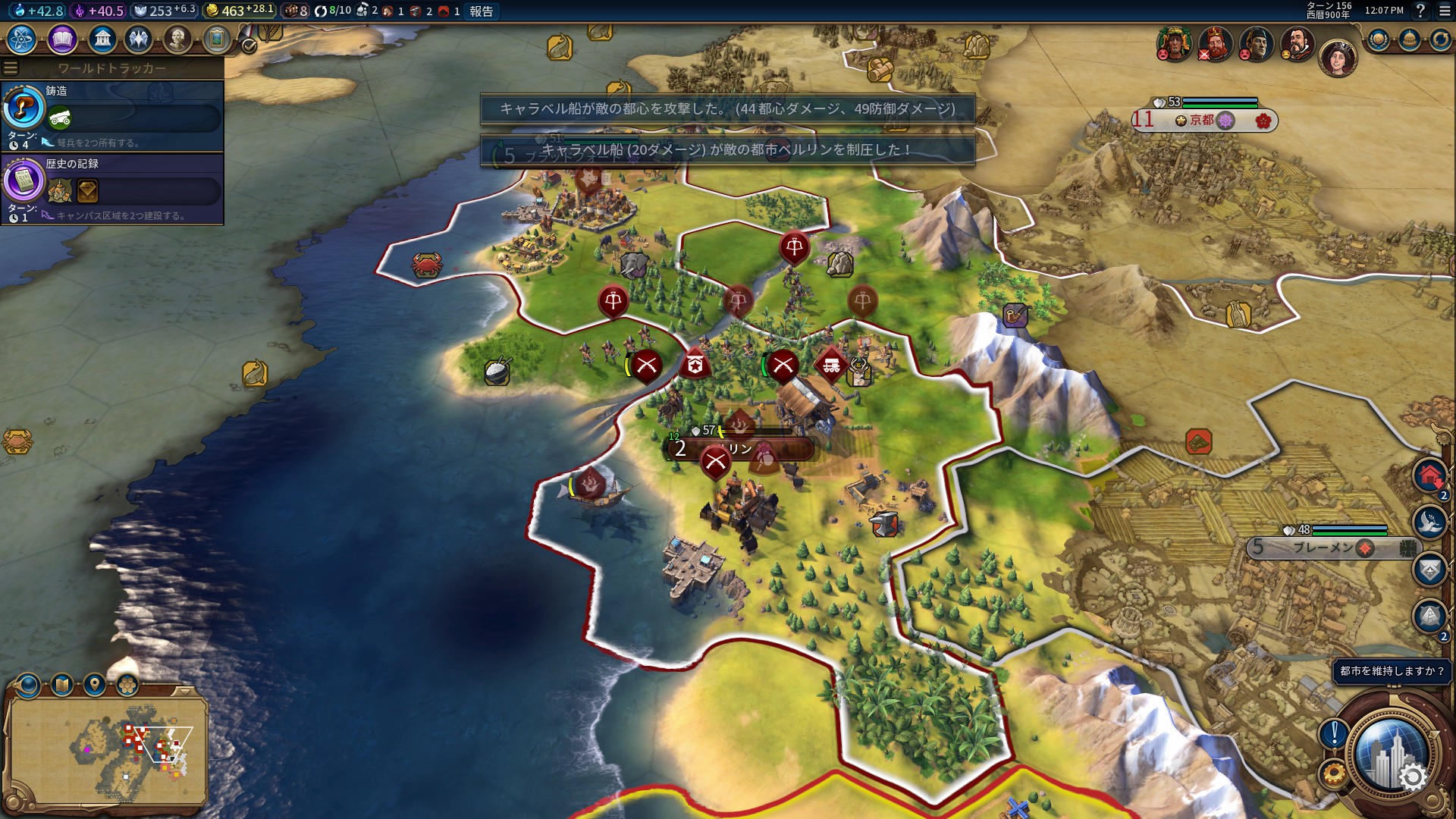Open the government screen building icon
This screenshot has width=1456, height=819.
[x=102, y=39]
